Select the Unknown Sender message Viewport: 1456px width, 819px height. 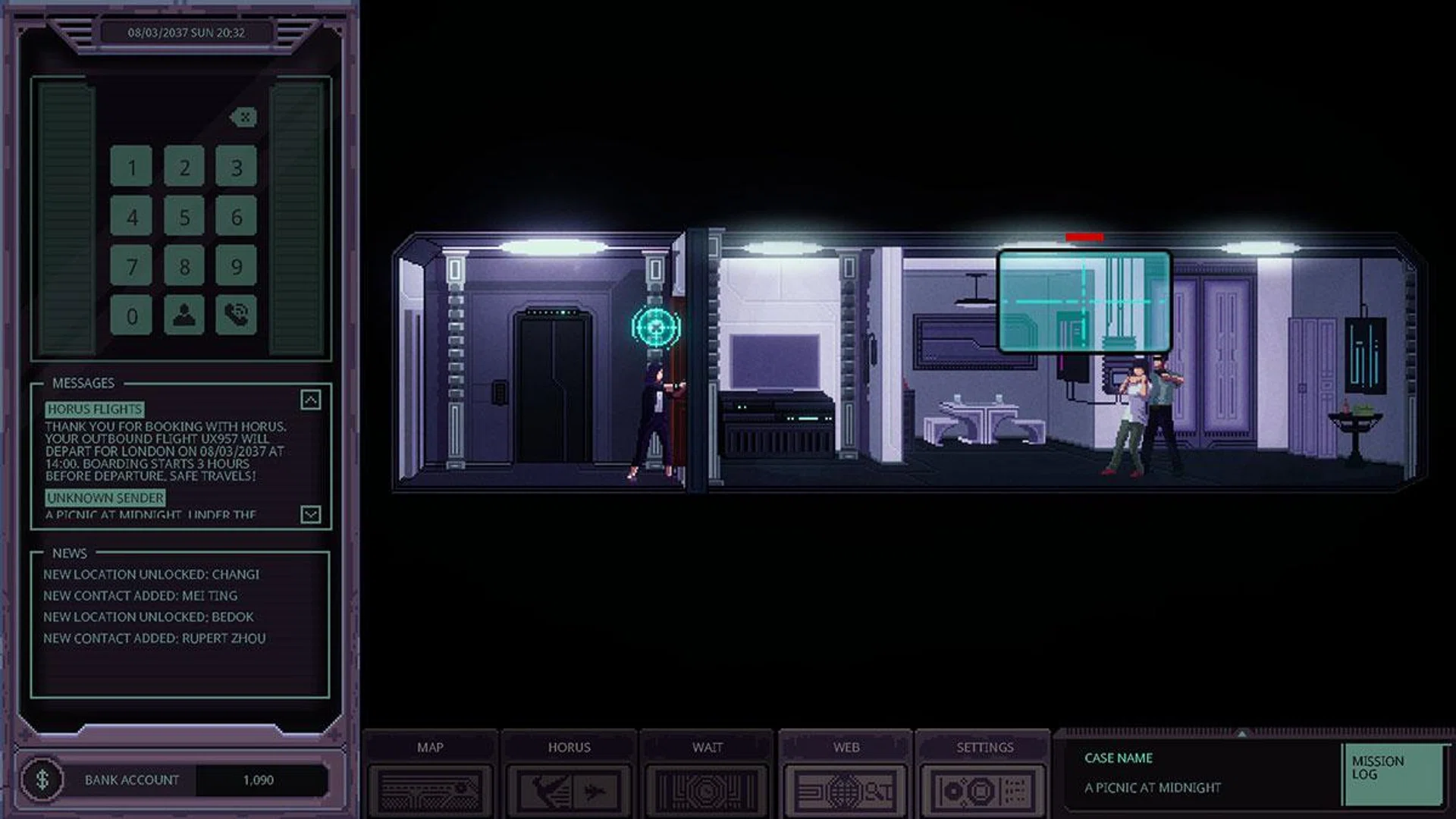105,498
